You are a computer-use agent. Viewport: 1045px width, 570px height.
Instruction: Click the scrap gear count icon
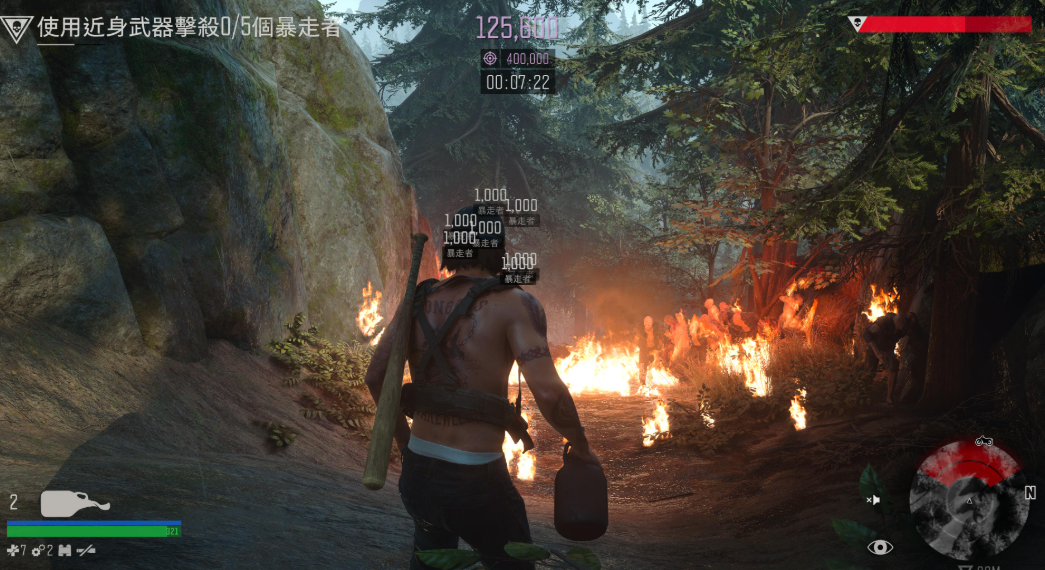click(38, 550)
